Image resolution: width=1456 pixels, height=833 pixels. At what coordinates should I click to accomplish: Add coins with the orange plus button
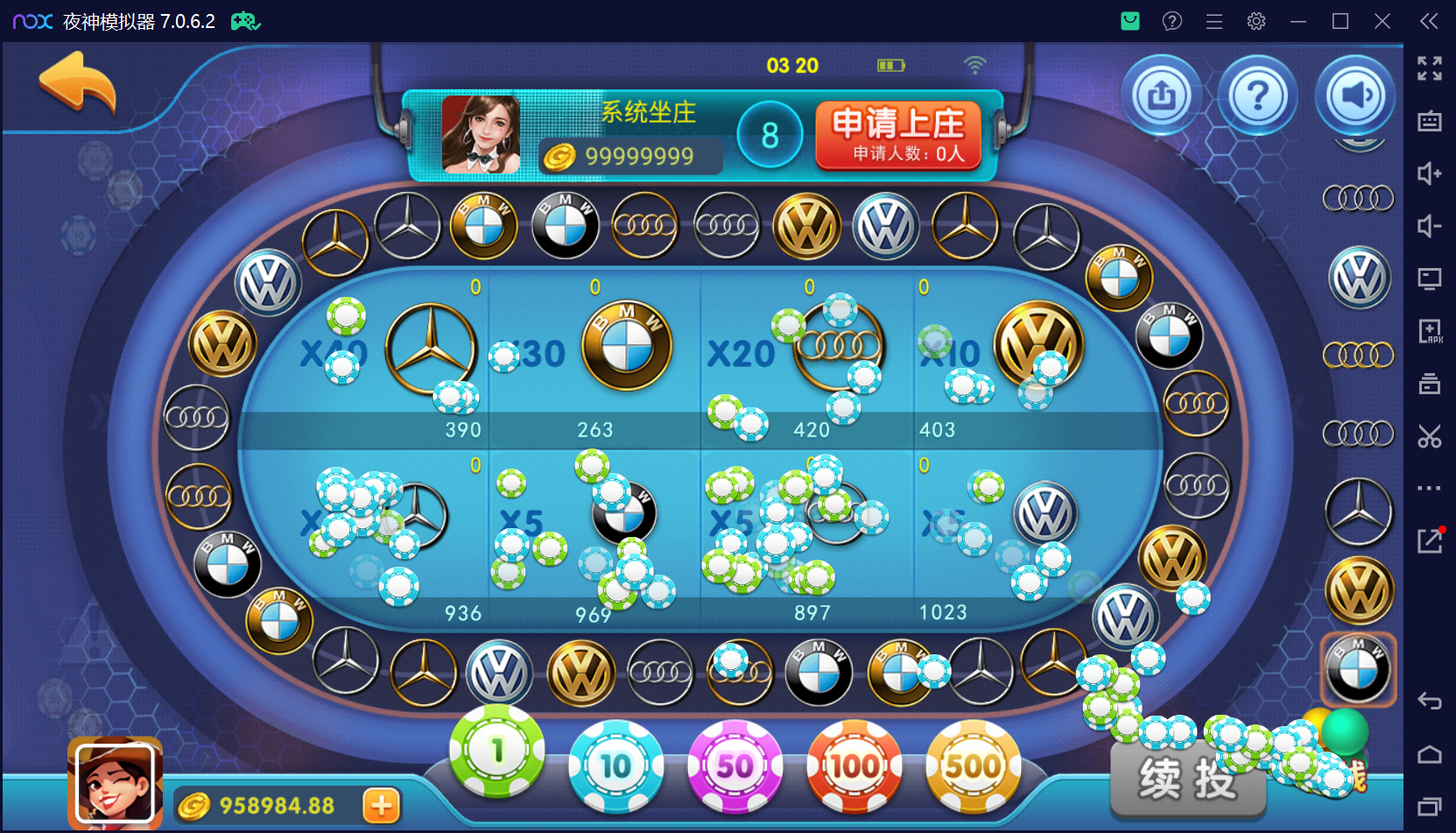click(x=382, y=806)
